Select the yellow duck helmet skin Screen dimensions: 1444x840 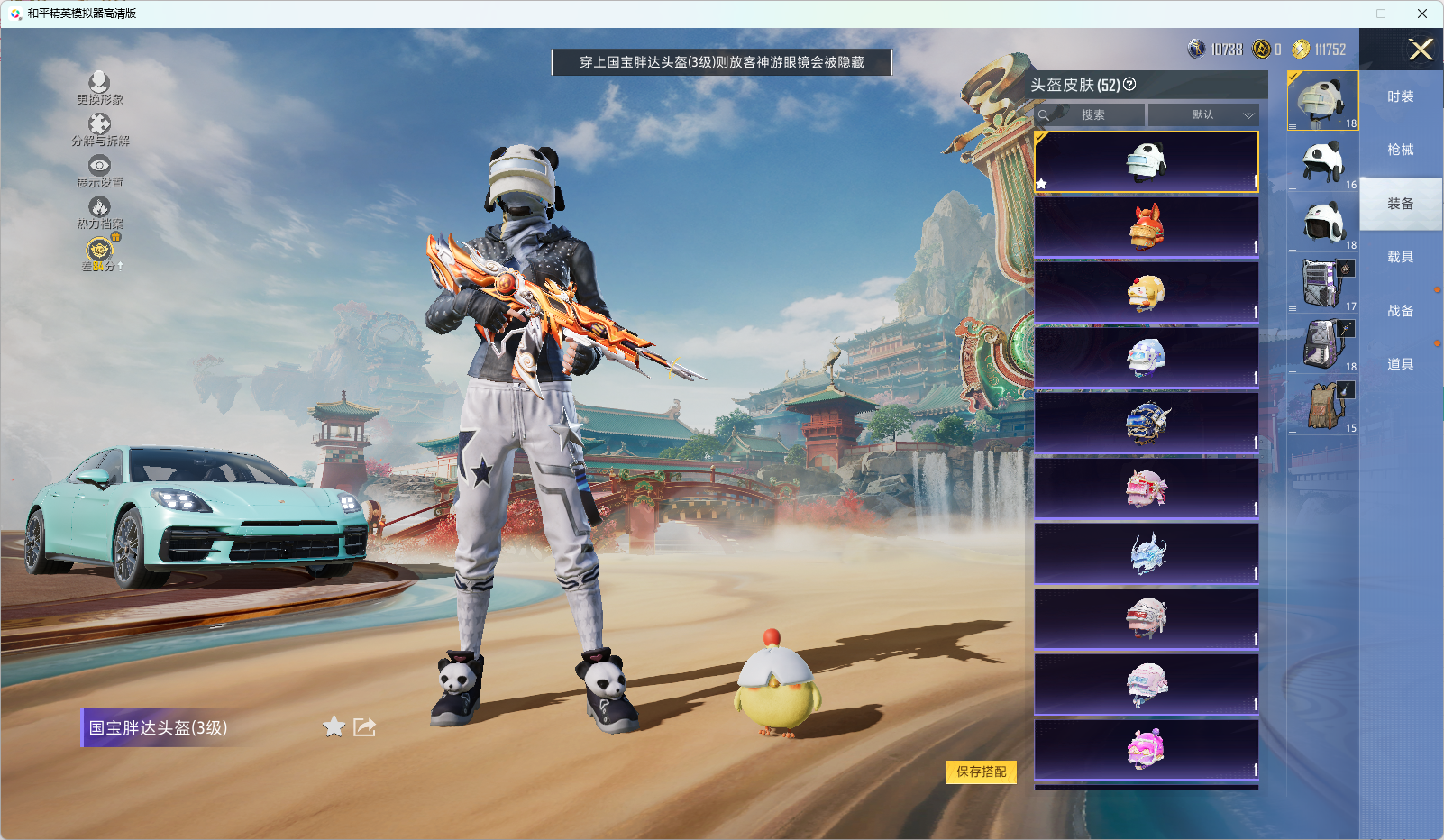click(x=1146, y=292)
